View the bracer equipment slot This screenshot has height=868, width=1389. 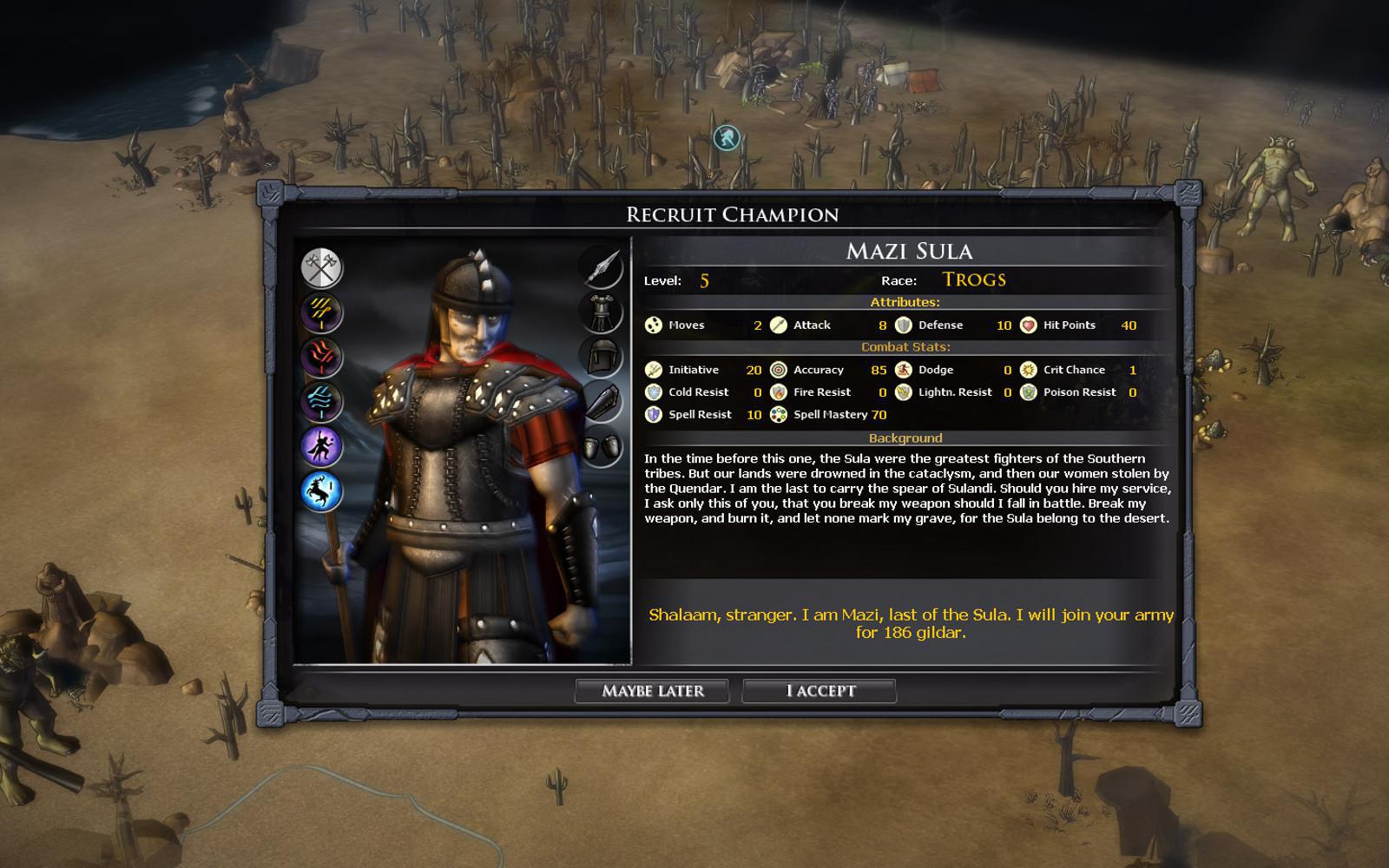(x=602, y=402)
